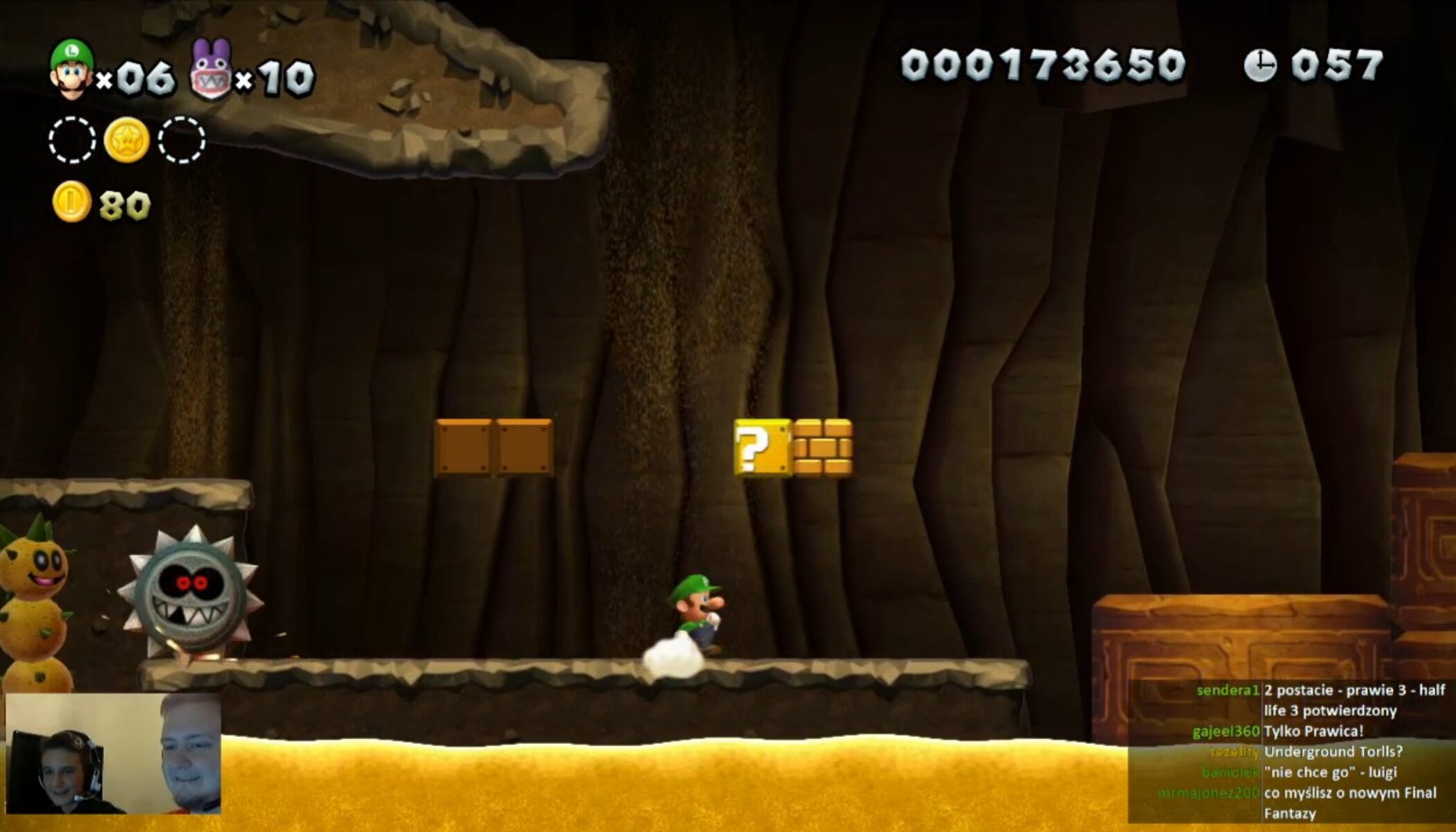Select the collected gold star coin
Viewport: 1456px width, 832px height.
126,139
